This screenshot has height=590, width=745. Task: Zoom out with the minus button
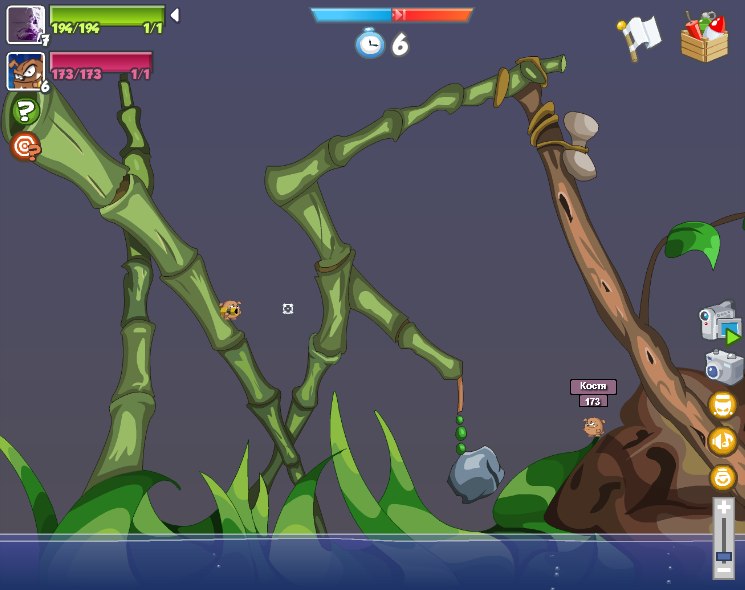point(723,571)
